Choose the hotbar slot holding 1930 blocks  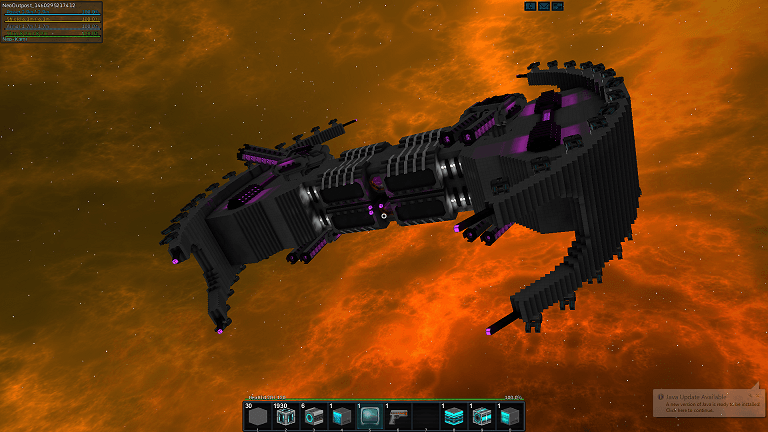[286, 417]
